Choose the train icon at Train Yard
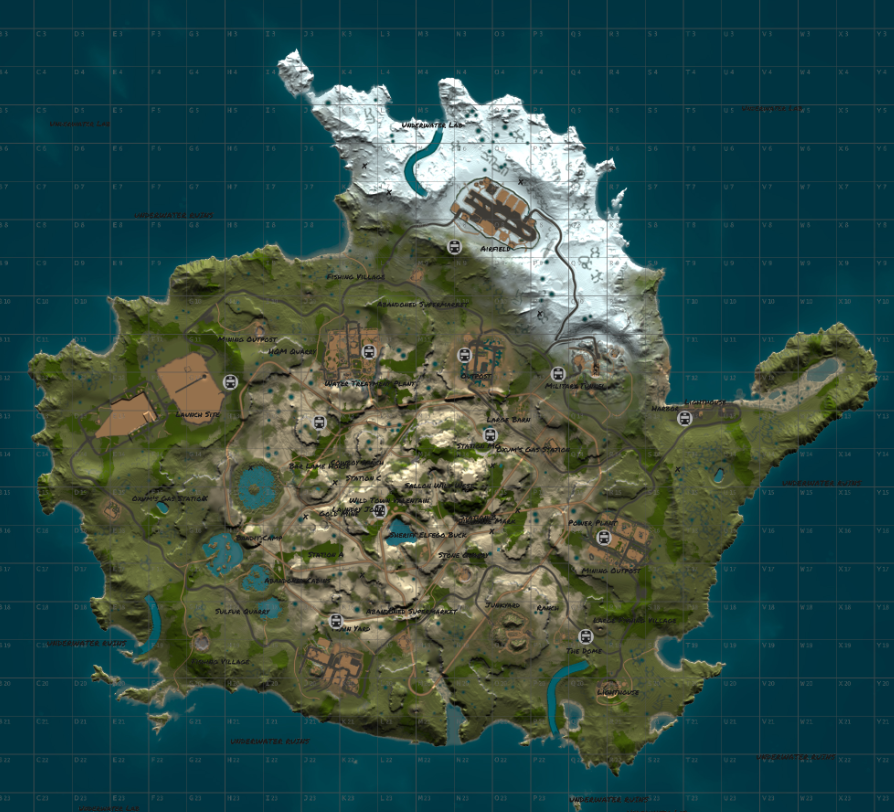 tap(336, 621)
